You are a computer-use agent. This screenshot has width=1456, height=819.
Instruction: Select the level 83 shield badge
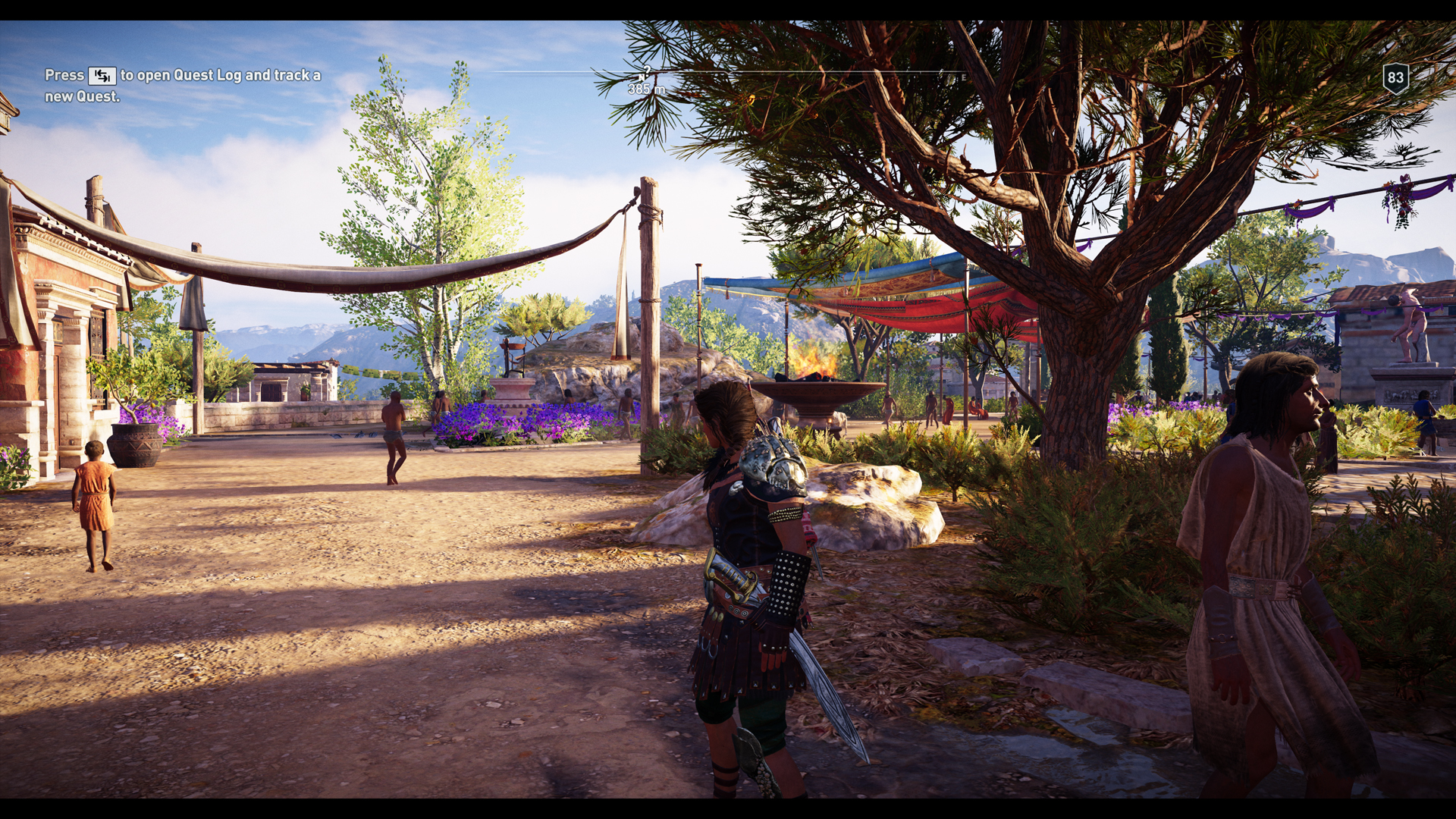(x=1395, y=78)
